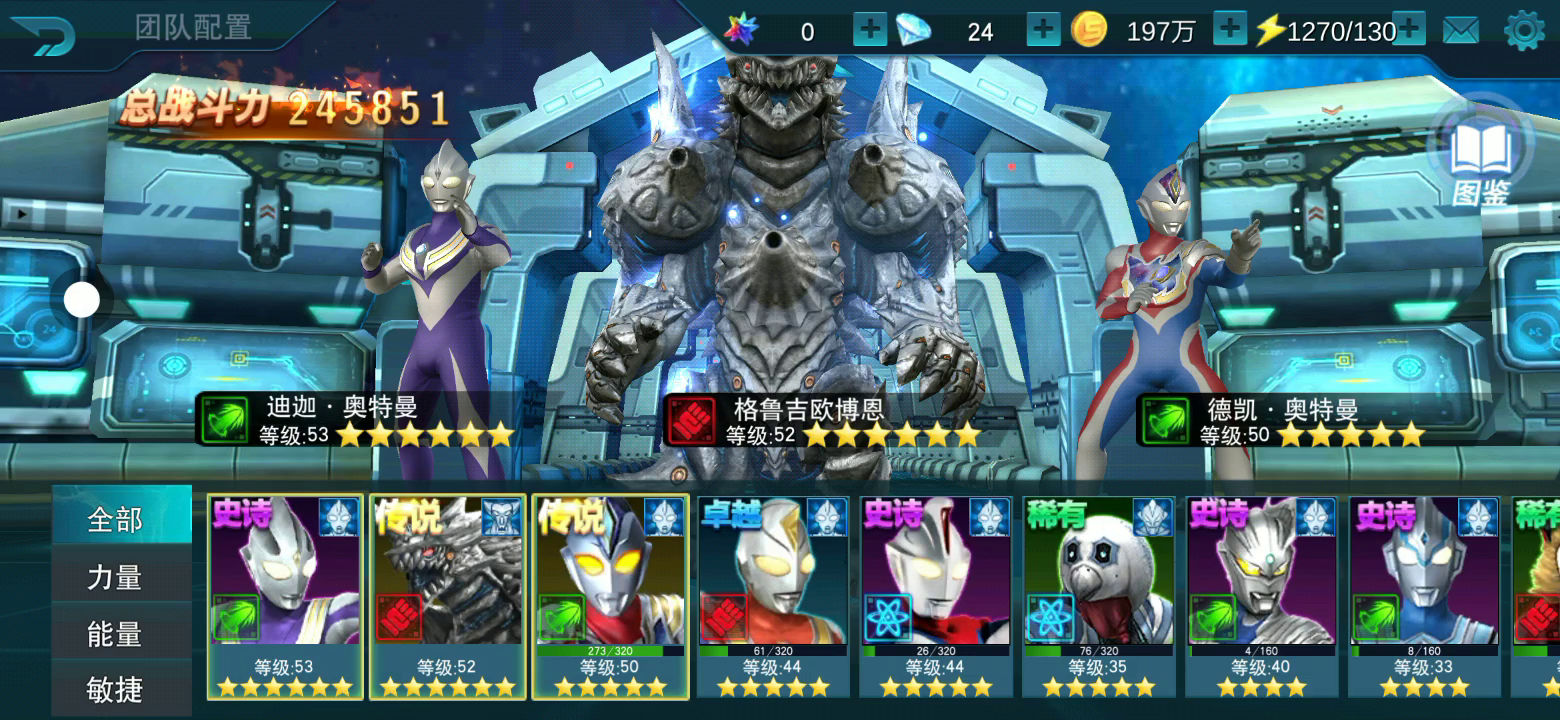Switch to the 全部 tab
This screenshot has height=720, width=1560.
116,520
